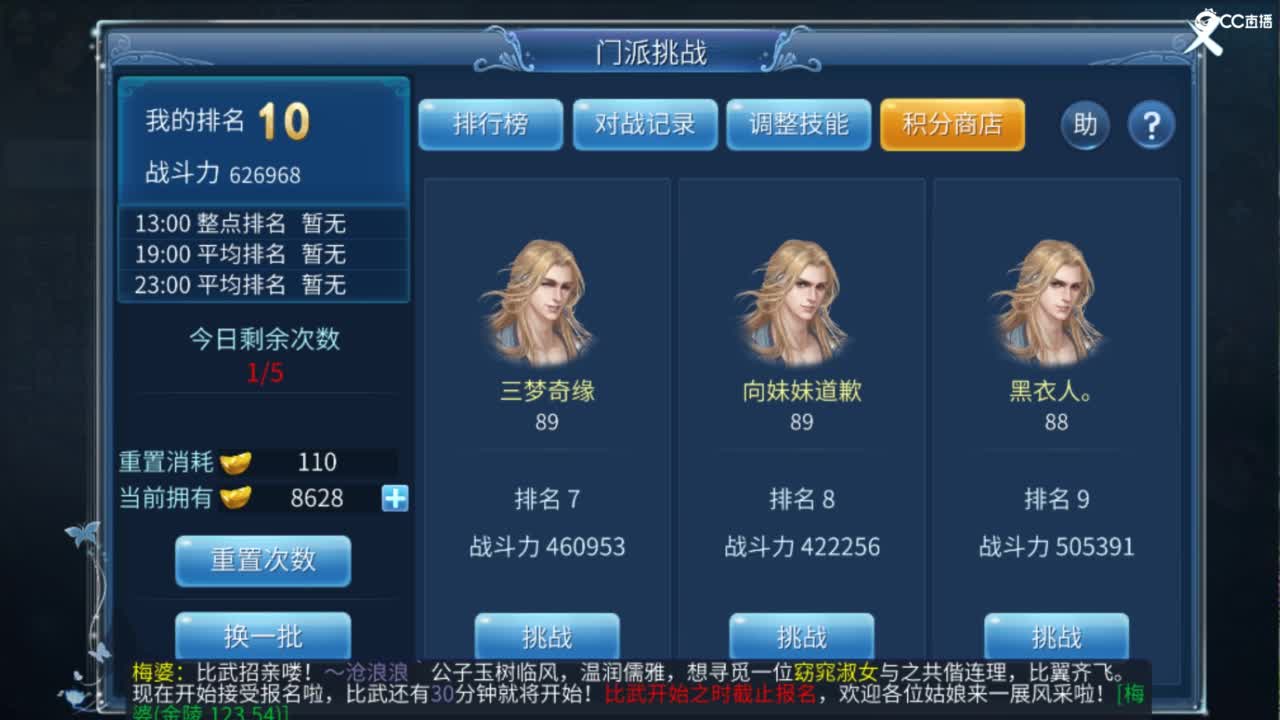Open the 调整技能 skill adjustment panel
Viewport: 1280px width, 720px height.
click(x=798, y=125)
